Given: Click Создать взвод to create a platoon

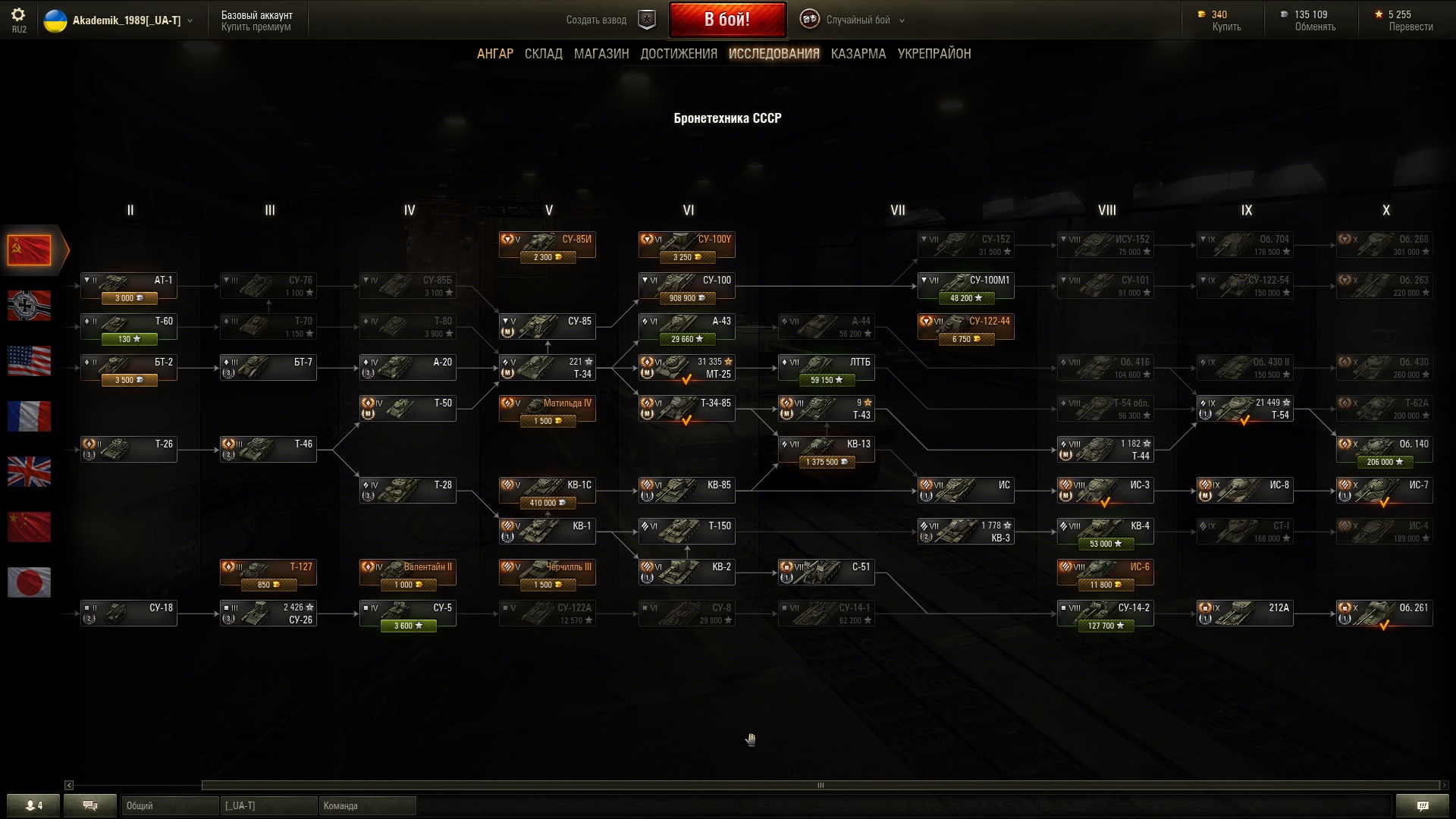Looking at the screenshot, I should (597, 20).
